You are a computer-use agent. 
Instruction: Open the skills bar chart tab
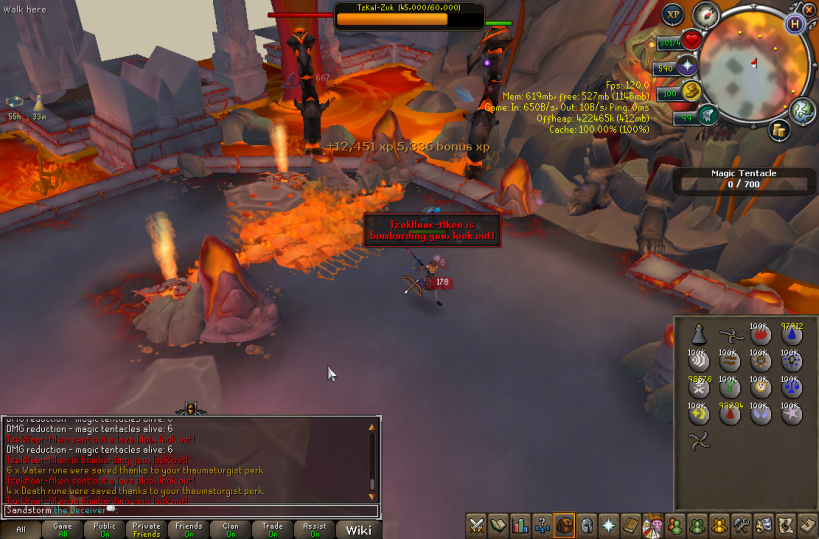520,524
